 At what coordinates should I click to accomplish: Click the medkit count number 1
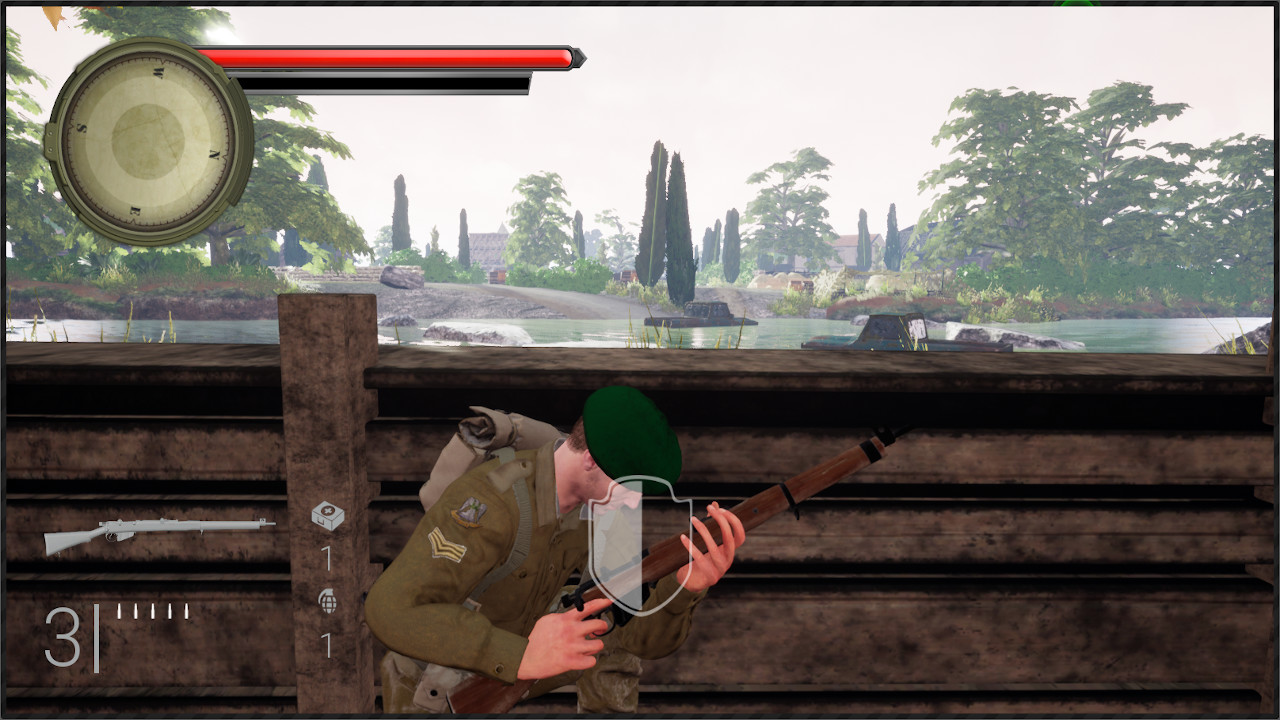(x=327, y=558)
